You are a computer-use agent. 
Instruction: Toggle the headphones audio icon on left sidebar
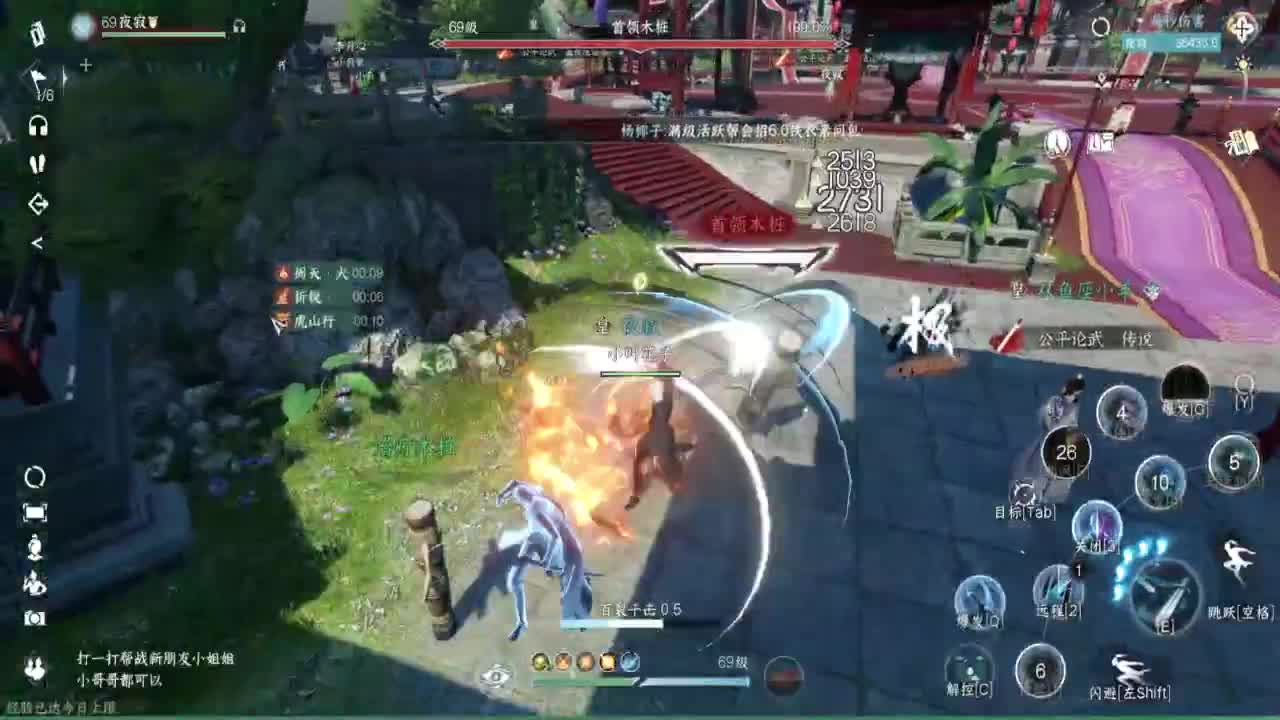pyautogui.click(x=38, y=125)
